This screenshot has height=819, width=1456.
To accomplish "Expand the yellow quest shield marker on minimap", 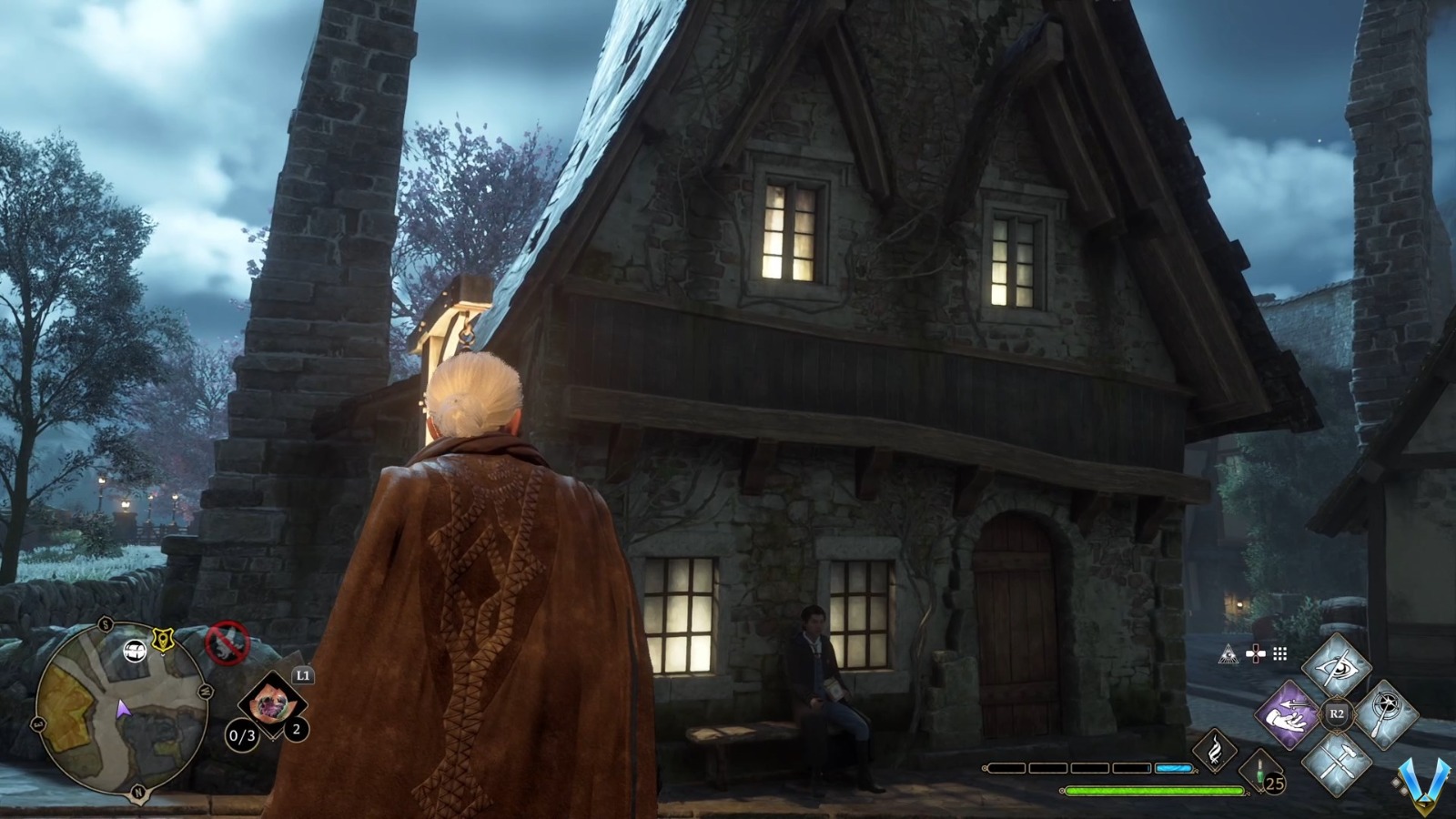I will click(x=162, y=639).
